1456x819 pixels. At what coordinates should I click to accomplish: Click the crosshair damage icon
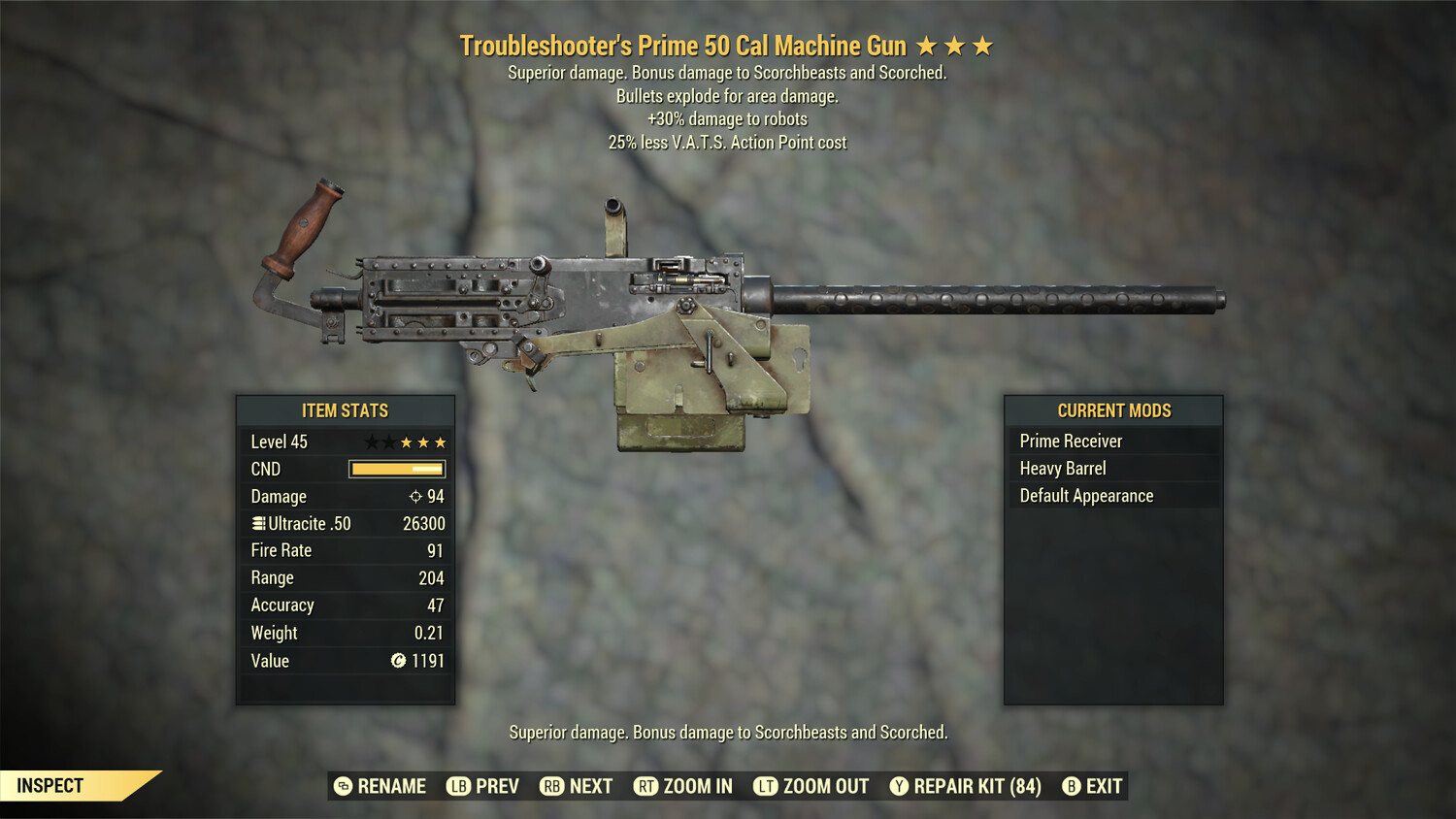(416, 496)
